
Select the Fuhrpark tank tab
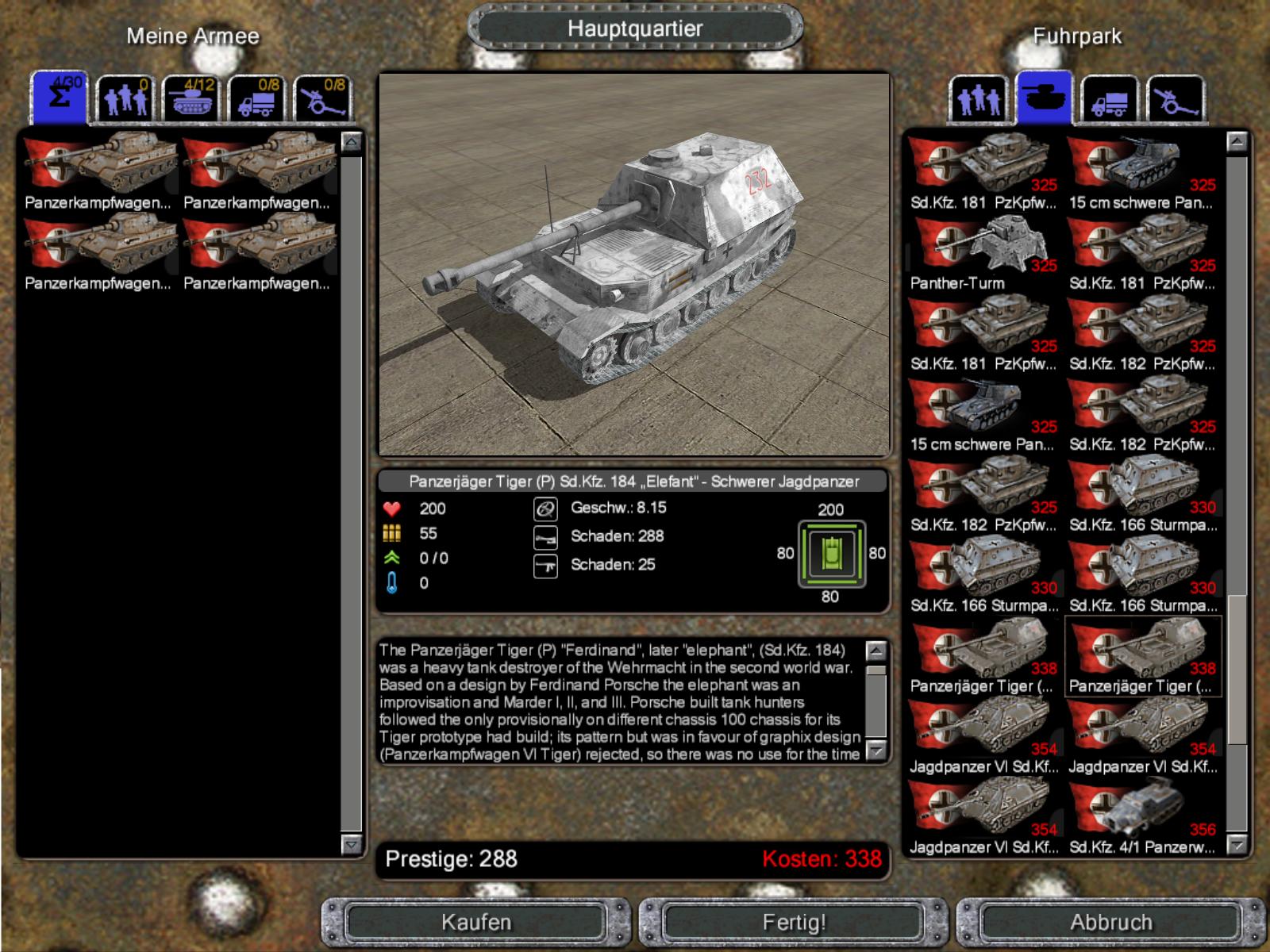pos(1044,98)
